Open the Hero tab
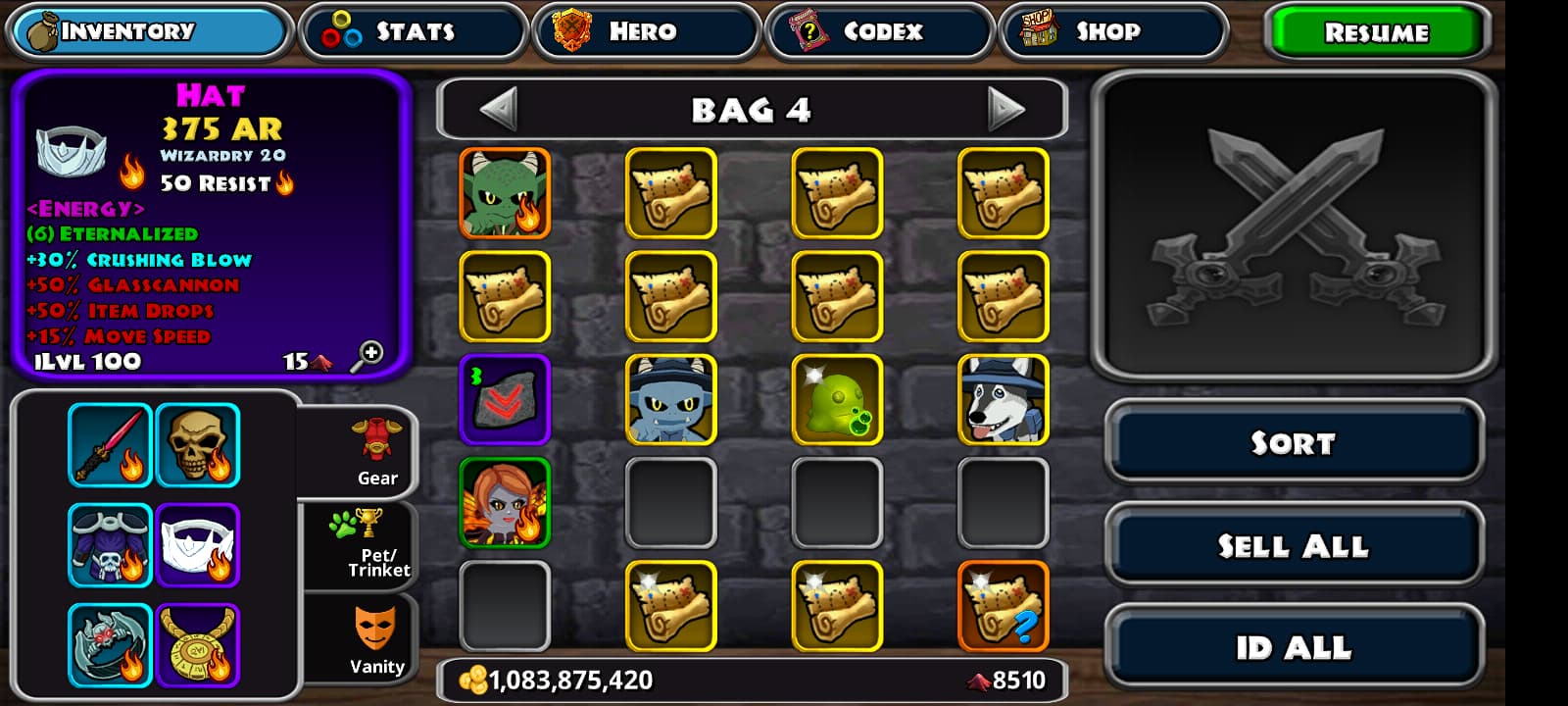 pos(646,31)
